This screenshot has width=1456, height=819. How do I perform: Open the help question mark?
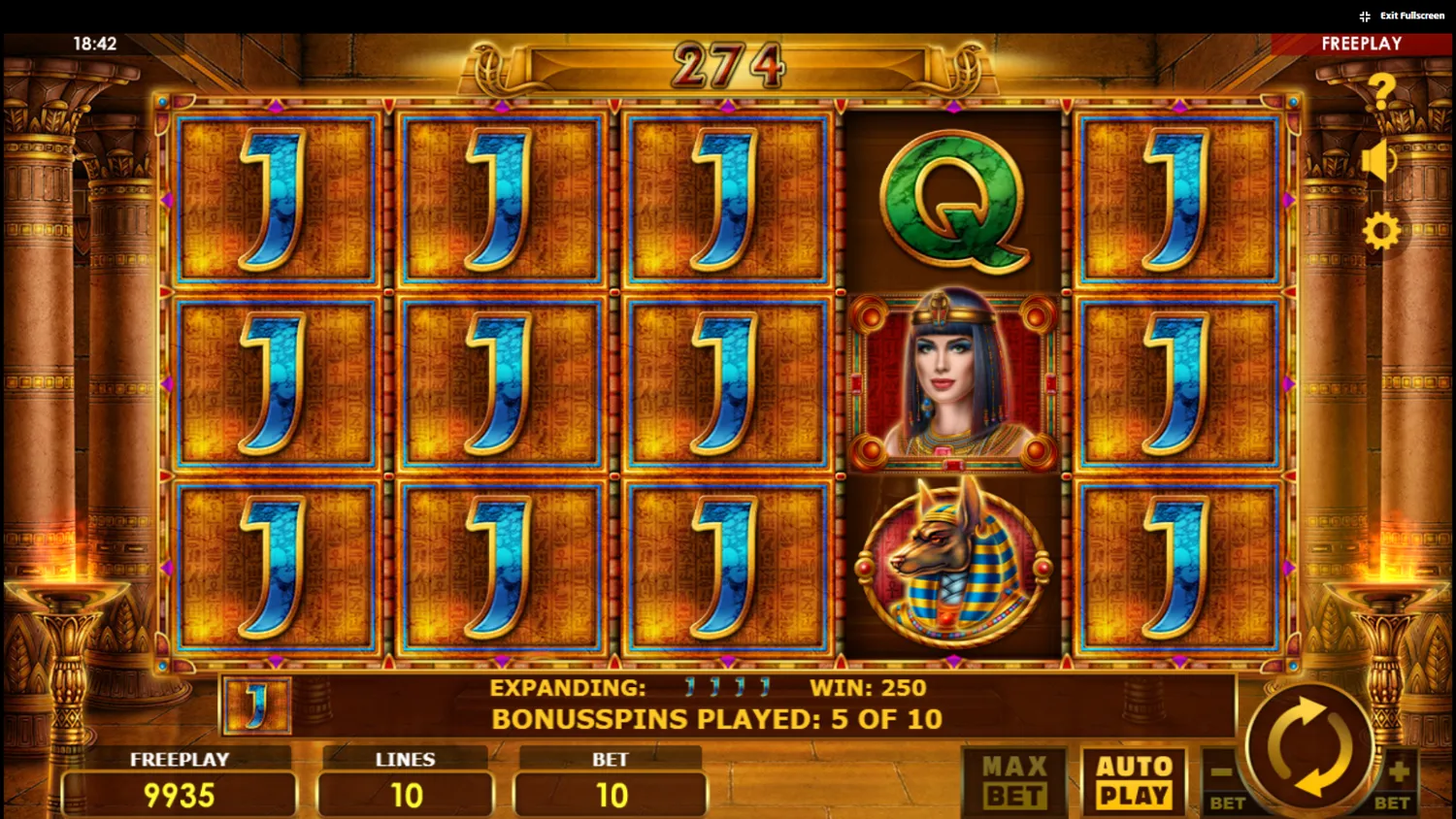(x=1382, y=87)
